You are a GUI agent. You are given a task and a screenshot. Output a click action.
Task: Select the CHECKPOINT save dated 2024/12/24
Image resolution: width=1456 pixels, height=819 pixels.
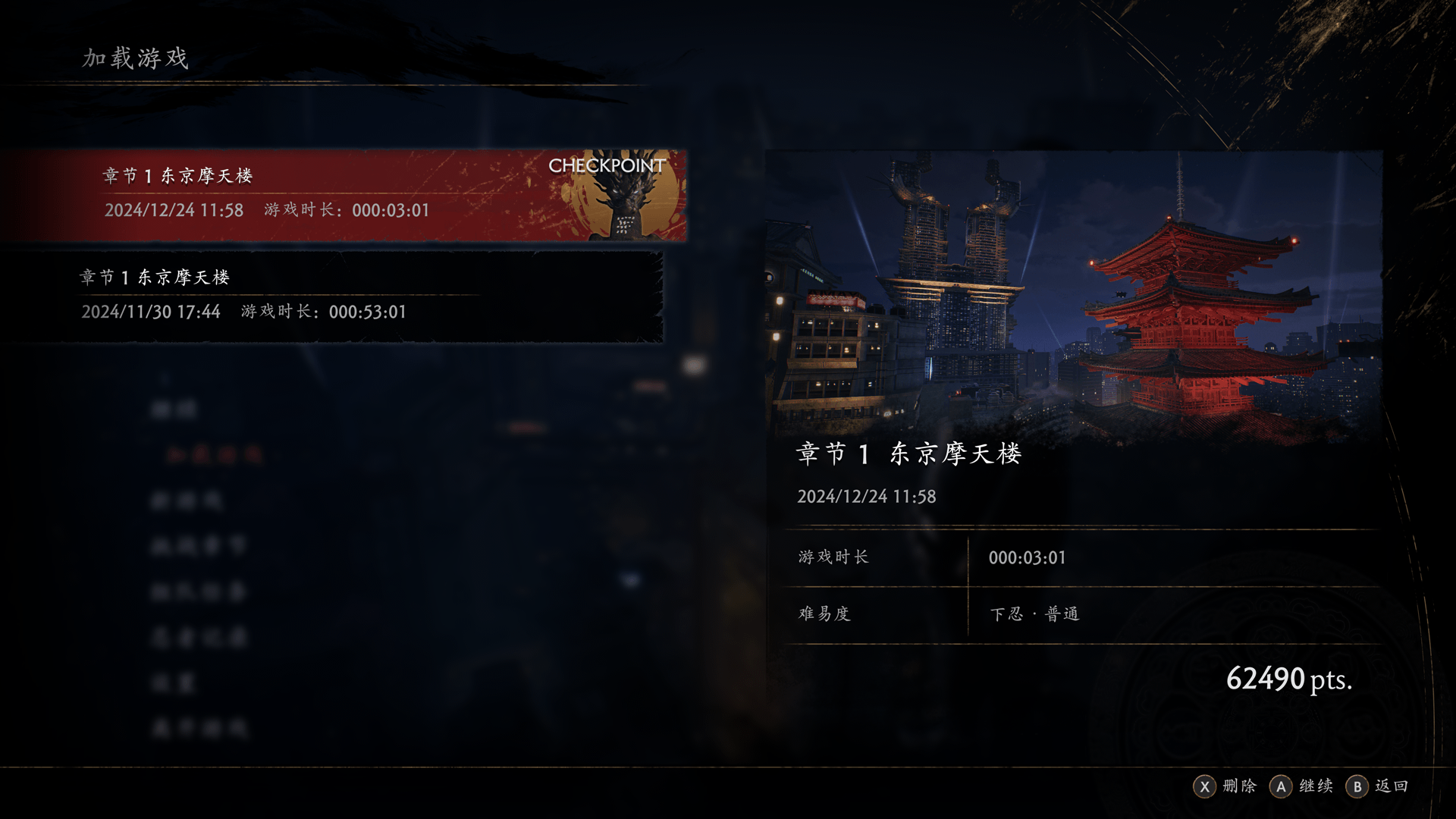point(343,195)
